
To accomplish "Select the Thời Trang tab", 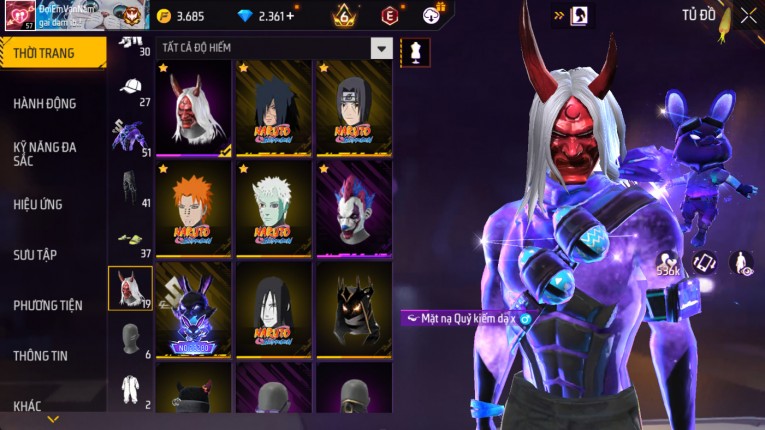I will click(44, 53).
